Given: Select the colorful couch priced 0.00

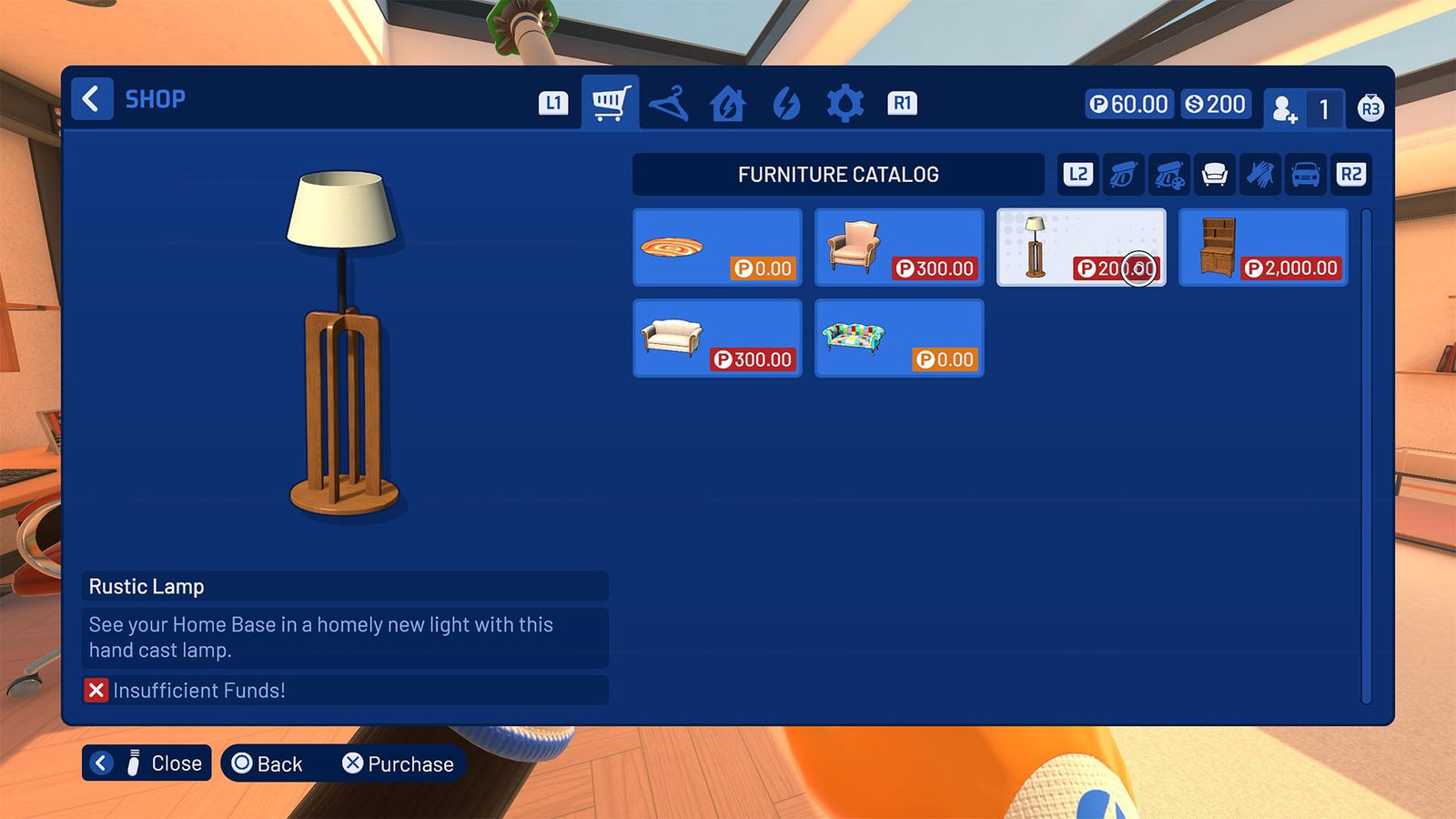Looking at the screenshot, I should point(899,338).
